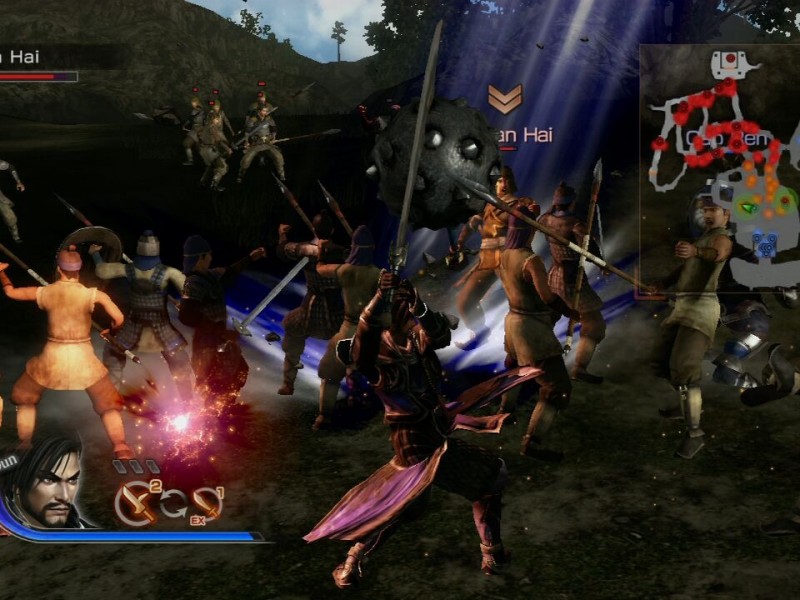This screenshot has width=800, height=600.
Task: Select the green player arrow on minimap
Action: 748,206
